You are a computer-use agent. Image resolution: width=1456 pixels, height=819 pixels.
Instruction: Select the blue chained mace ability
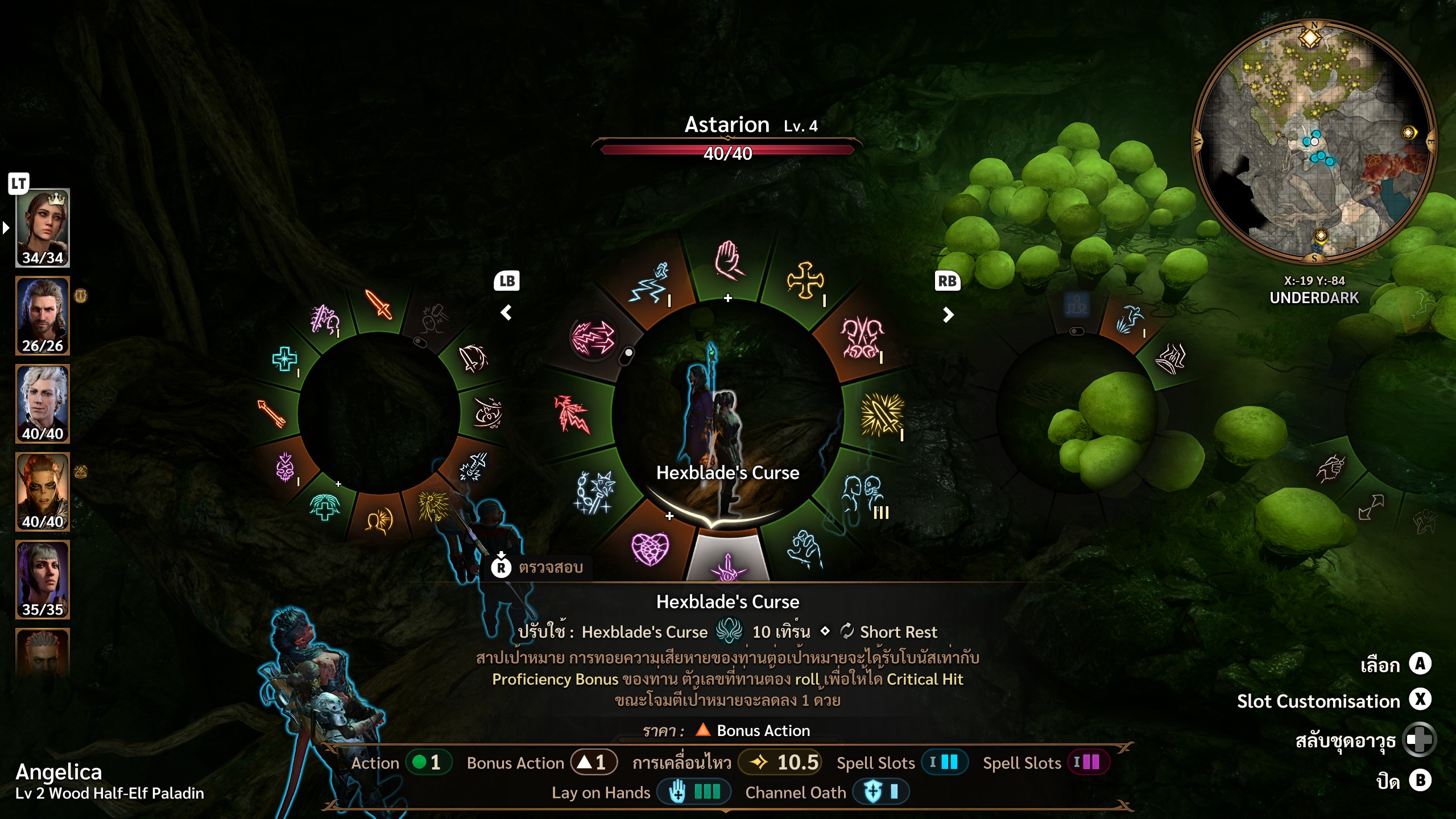594,491
